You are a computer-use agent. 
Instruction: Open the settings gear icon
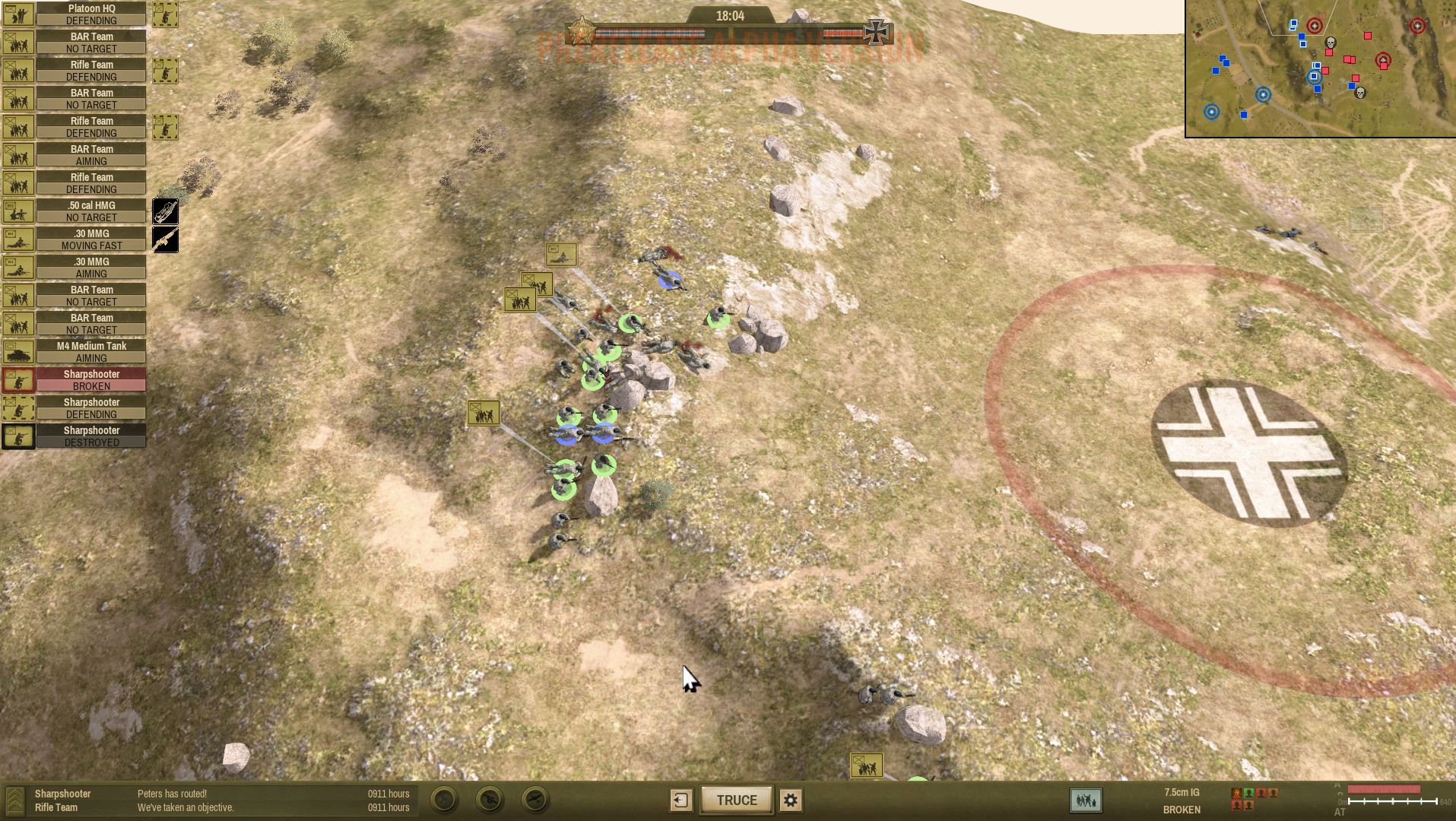tap(790, 800)
